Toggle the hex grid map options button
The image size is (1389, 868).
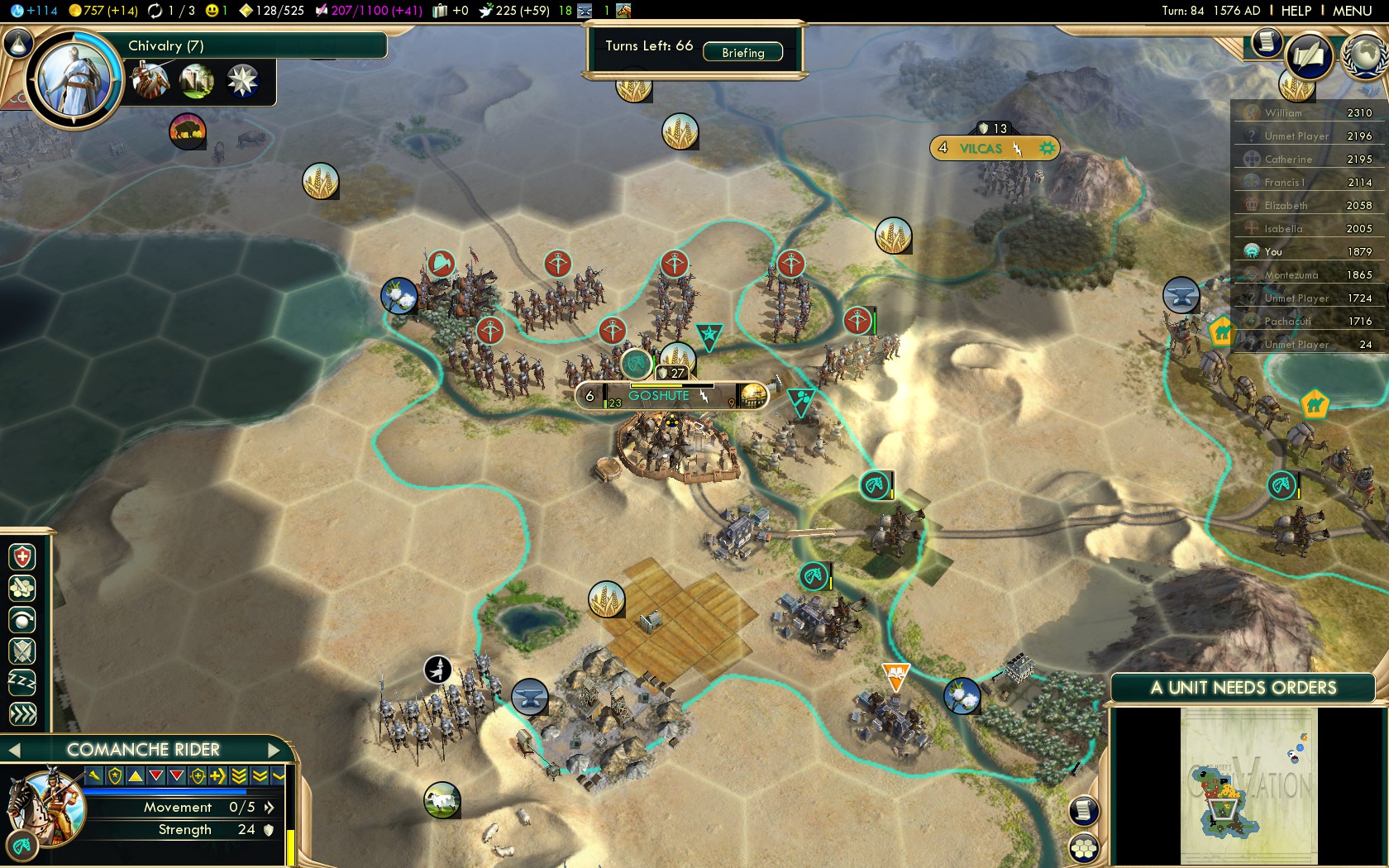pyautogui.click(x=1084, y=847)
